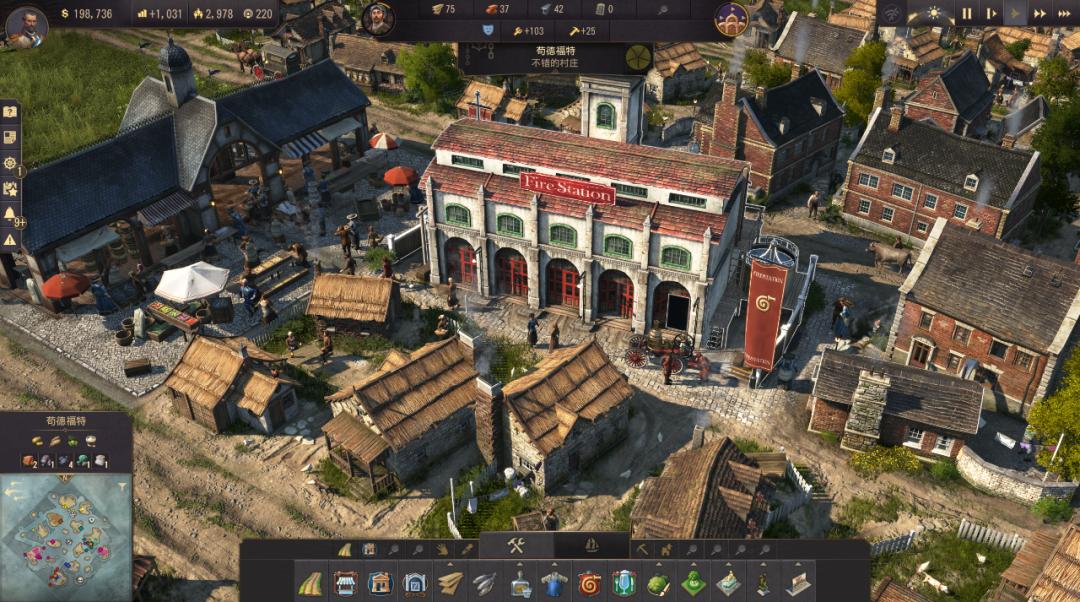Open the question mark help button
Image resolution: width=1080 pixels, height=602 pixels.
(x=10, y=112)
